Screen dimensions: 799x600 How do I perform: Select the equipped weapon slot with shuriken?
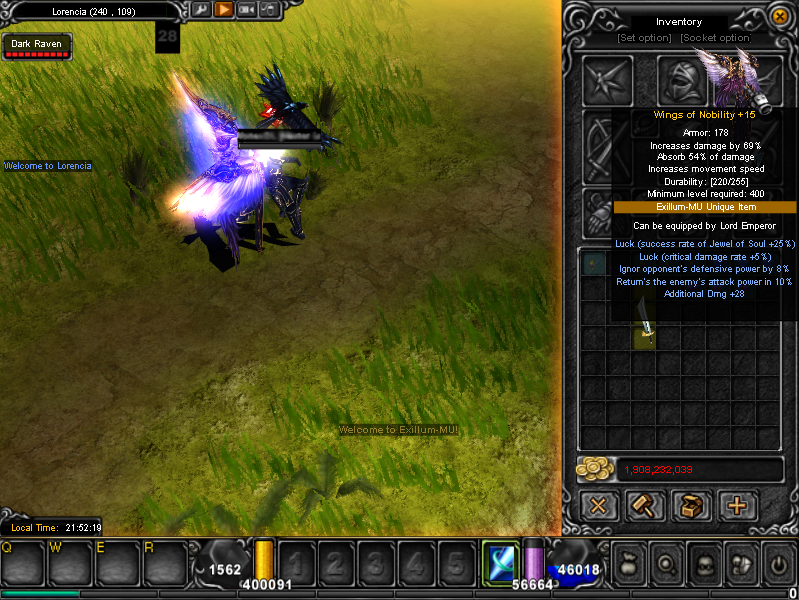point(608,79)
